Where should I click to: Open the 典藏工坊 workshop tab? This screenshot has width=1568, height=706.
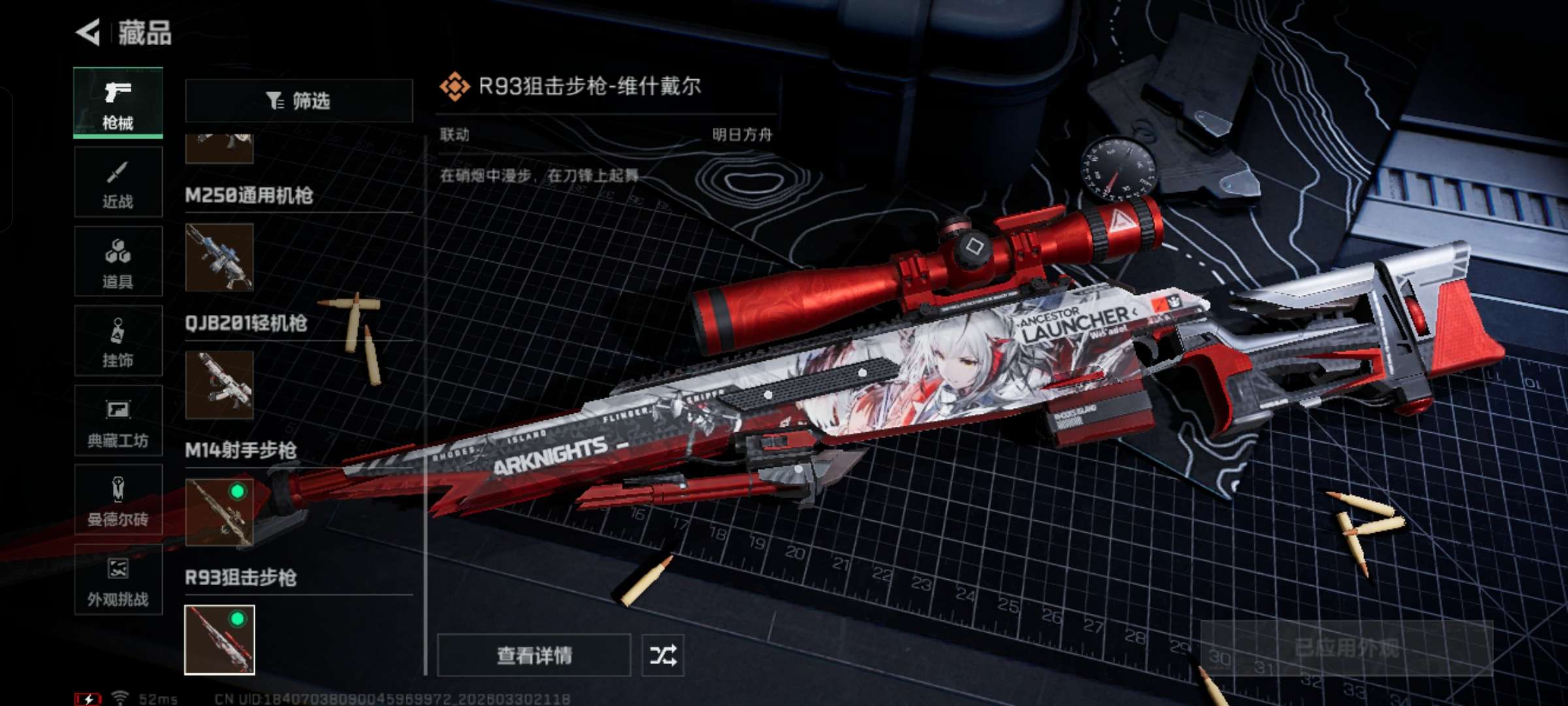(118, 420)
